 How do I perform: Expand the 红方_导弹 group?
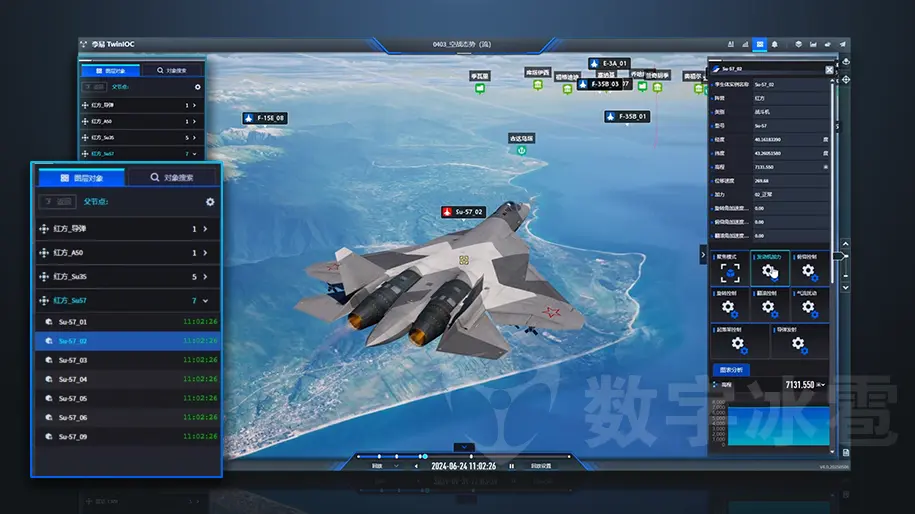205,229
